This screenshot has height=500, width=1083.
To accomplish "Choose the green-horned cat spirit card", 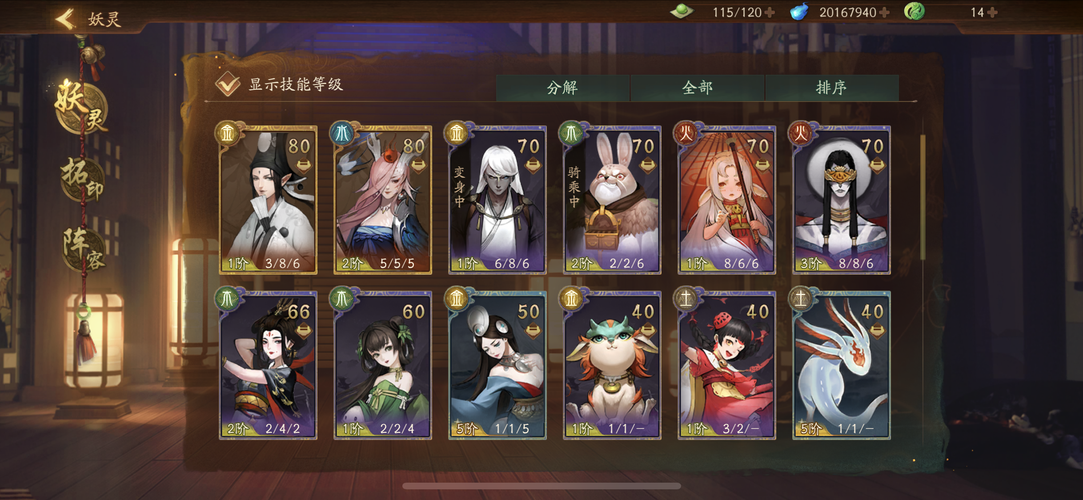I will (x=611, y=365).
